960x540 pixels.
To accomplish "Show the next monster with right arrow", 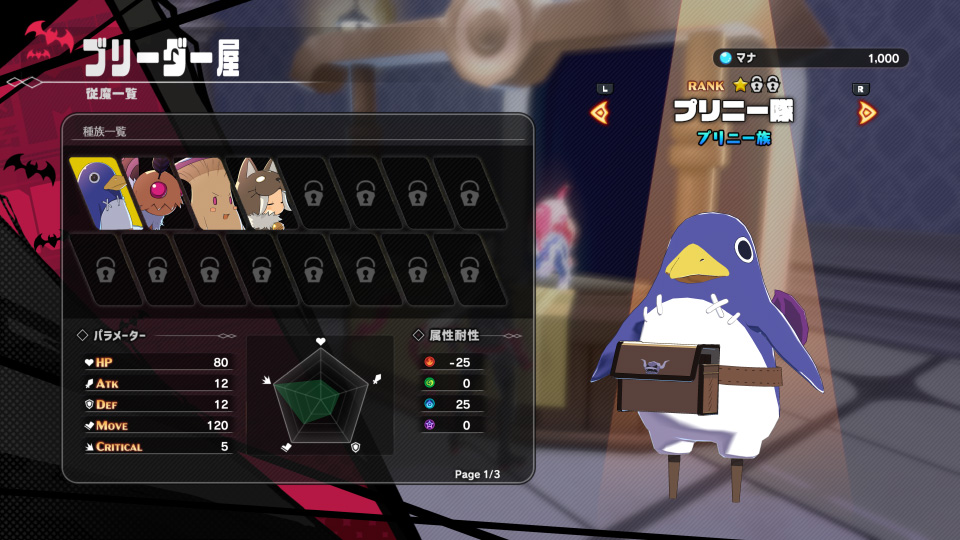I will pos(866,112).
